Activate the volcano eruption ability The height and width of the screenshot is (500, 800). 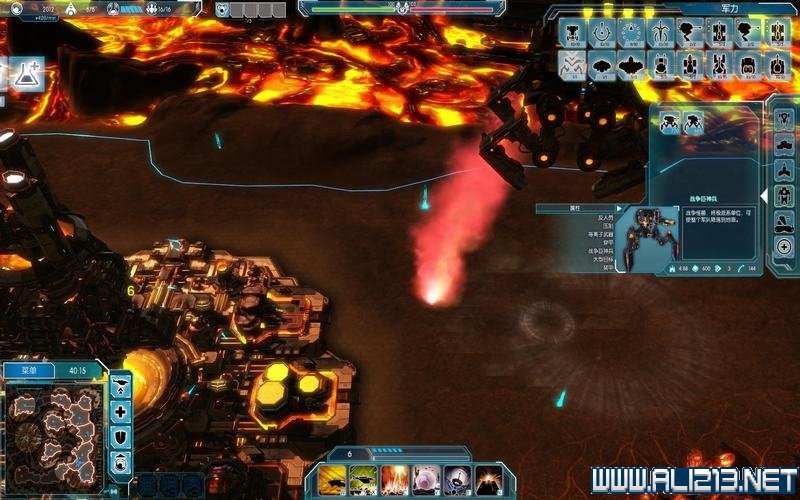pos(489,479)
